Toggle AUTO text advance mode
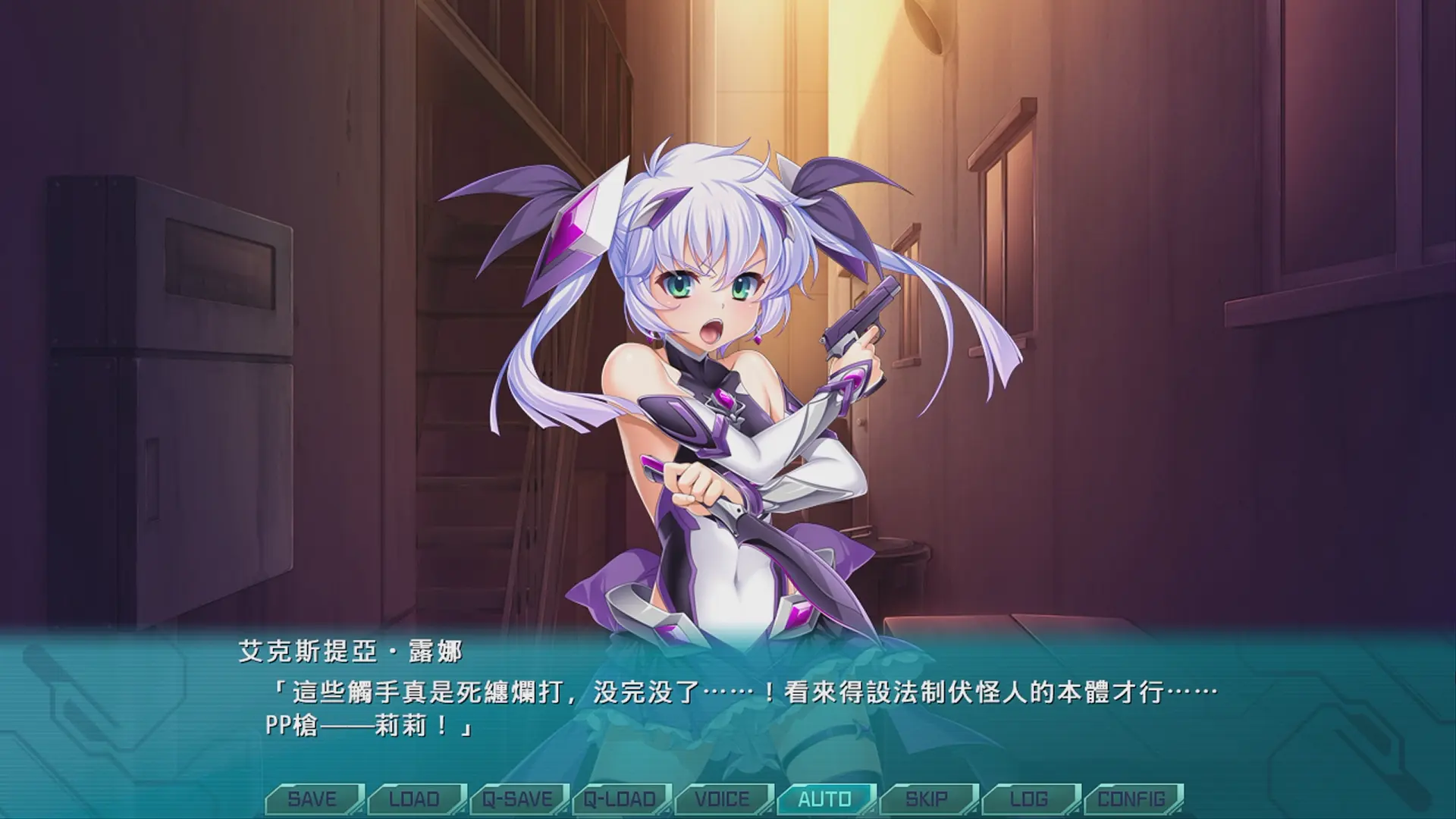Screen dimensions: 1456x819 point(825,799)
